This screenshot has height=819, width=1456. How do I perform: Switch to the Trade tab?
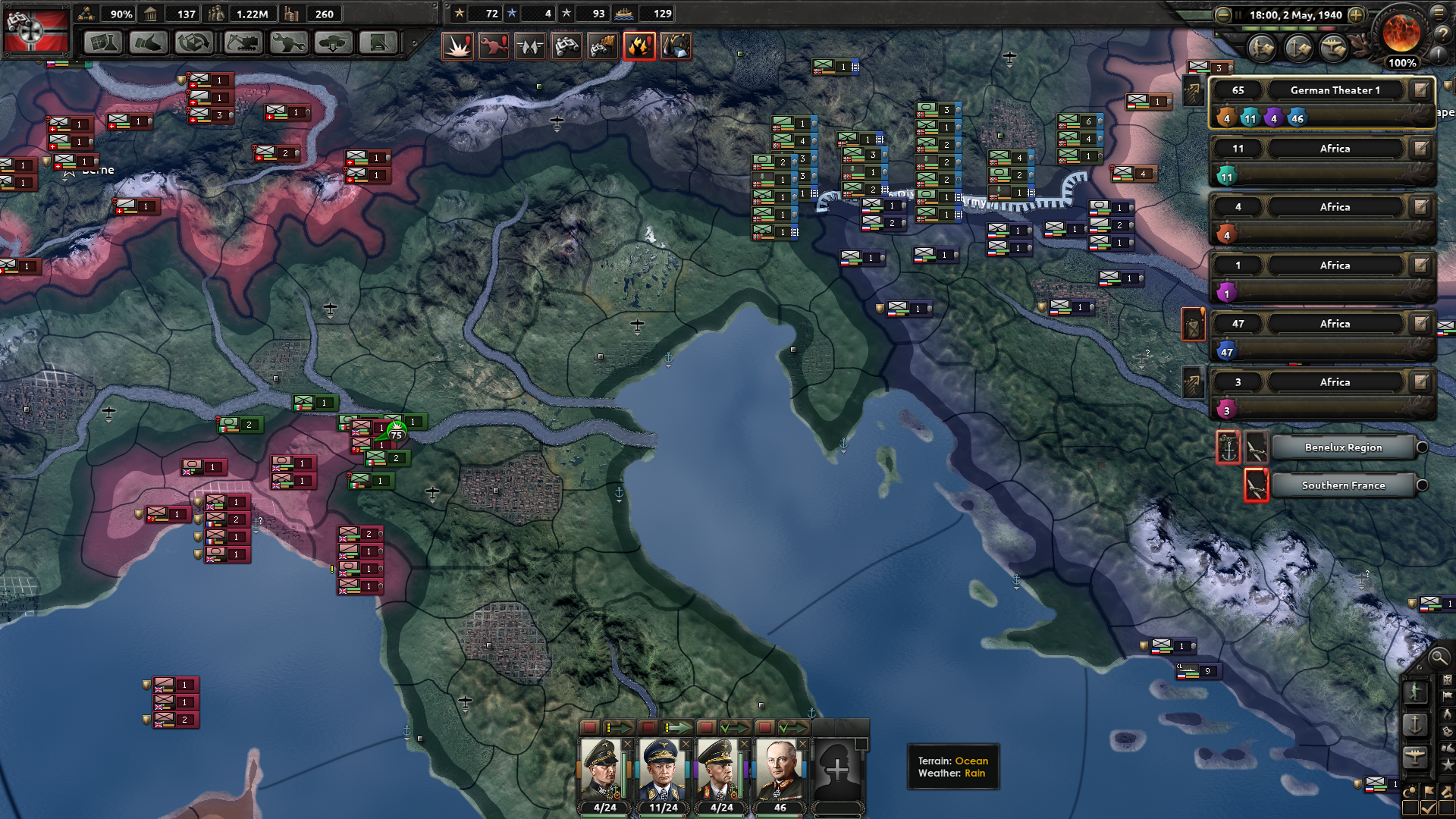pyautogui.click(x=149, y=43)
